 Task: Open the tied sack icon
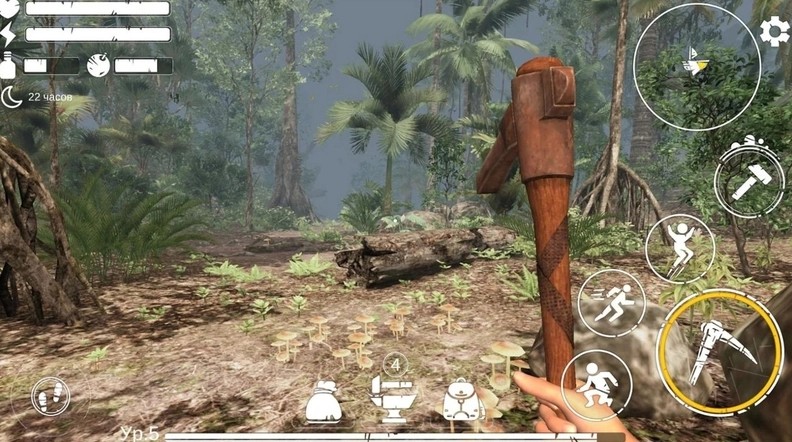(x=323, y=402)
